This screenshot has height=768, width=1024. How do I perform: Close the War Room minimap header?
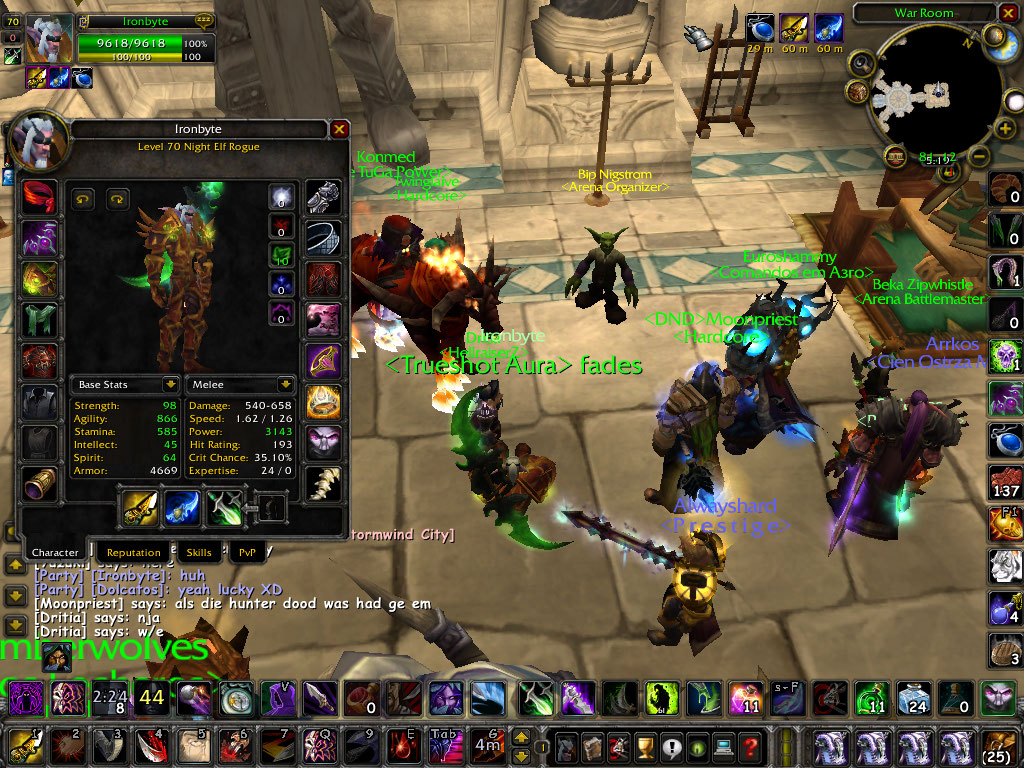(x=1007, y=13)
